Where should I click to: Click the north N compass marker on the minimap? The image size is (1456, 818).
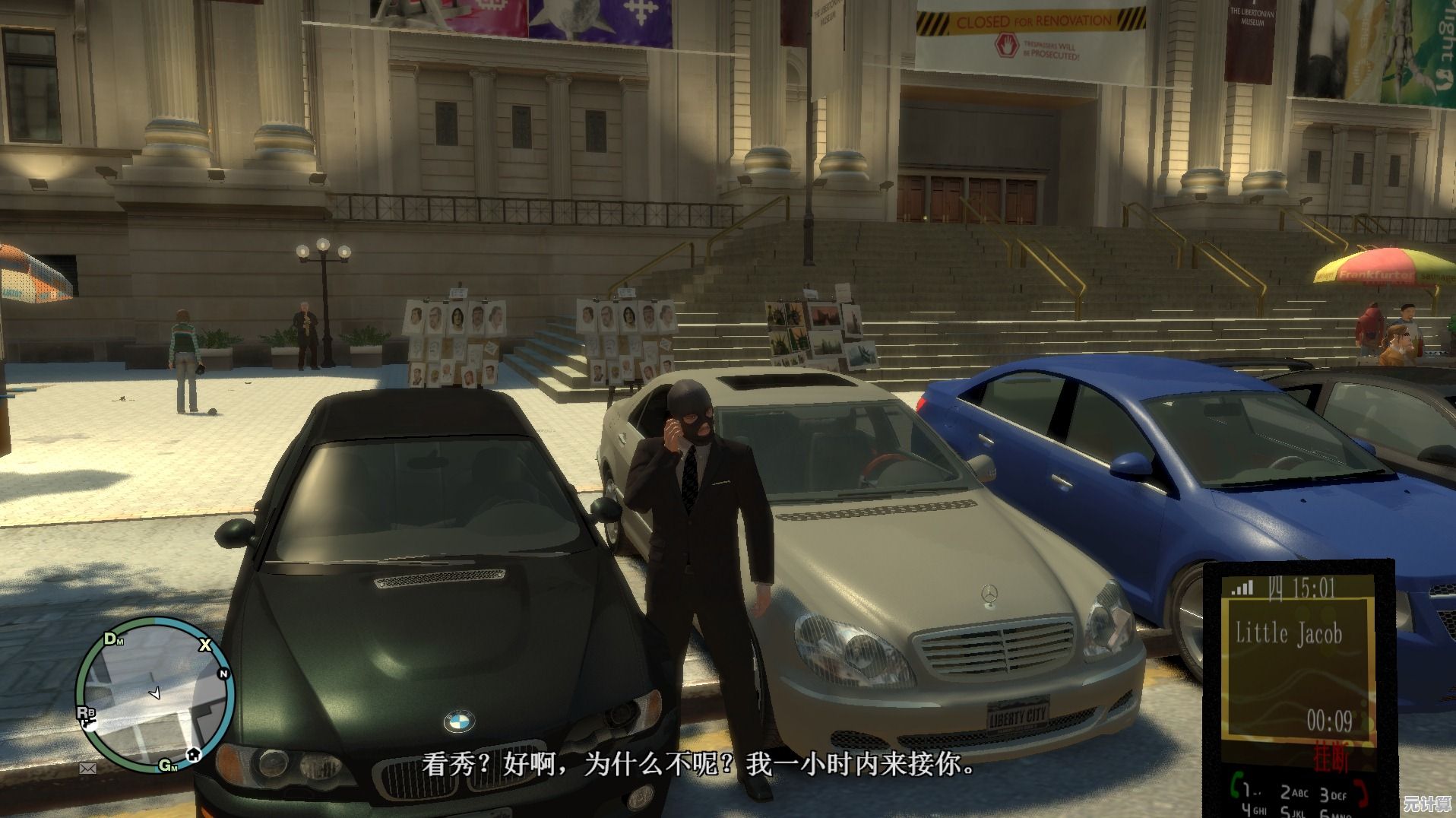tap(223, 674)
